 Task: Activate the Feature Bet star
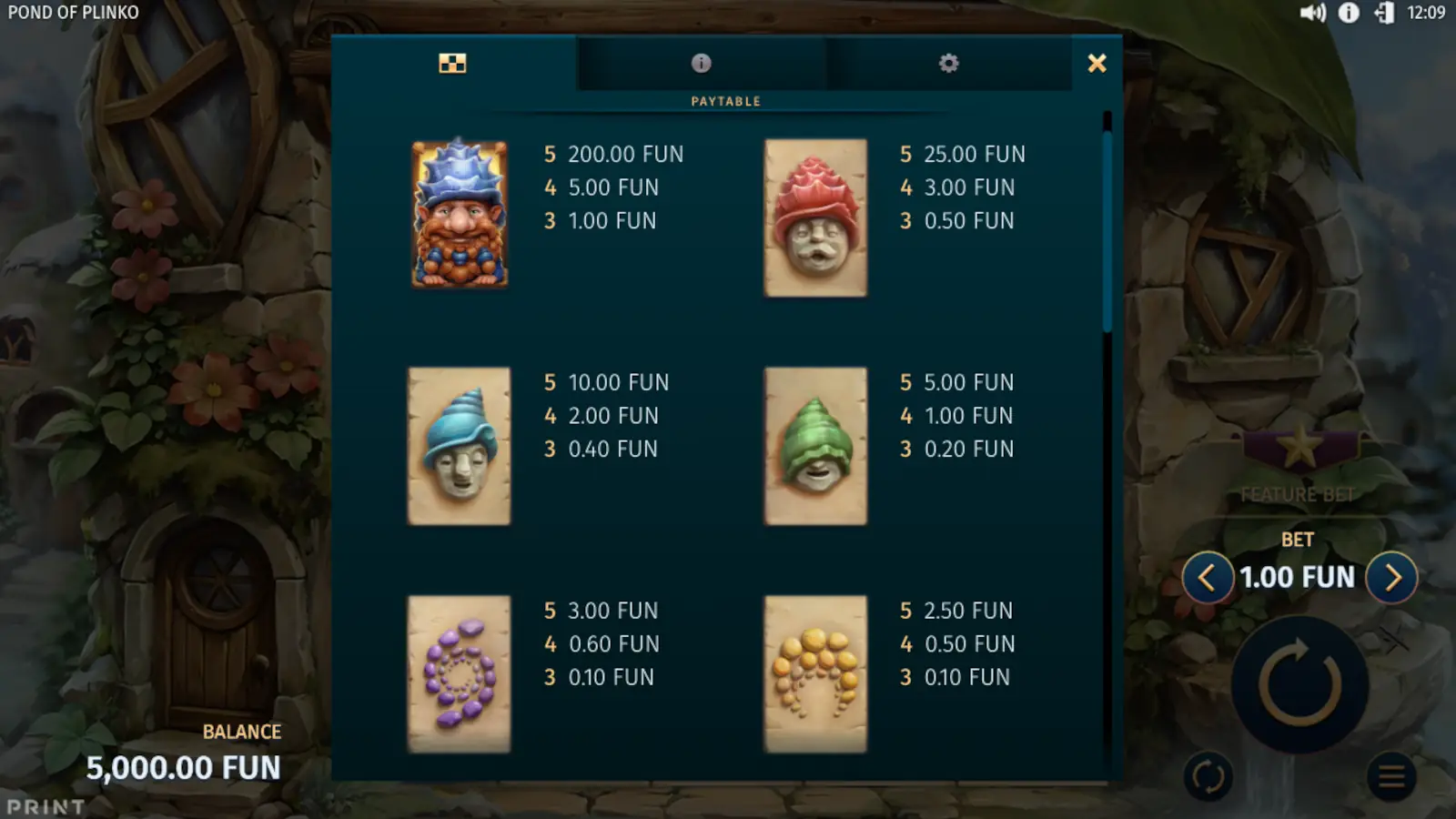pyautogui.click(x=1299, y=448)
